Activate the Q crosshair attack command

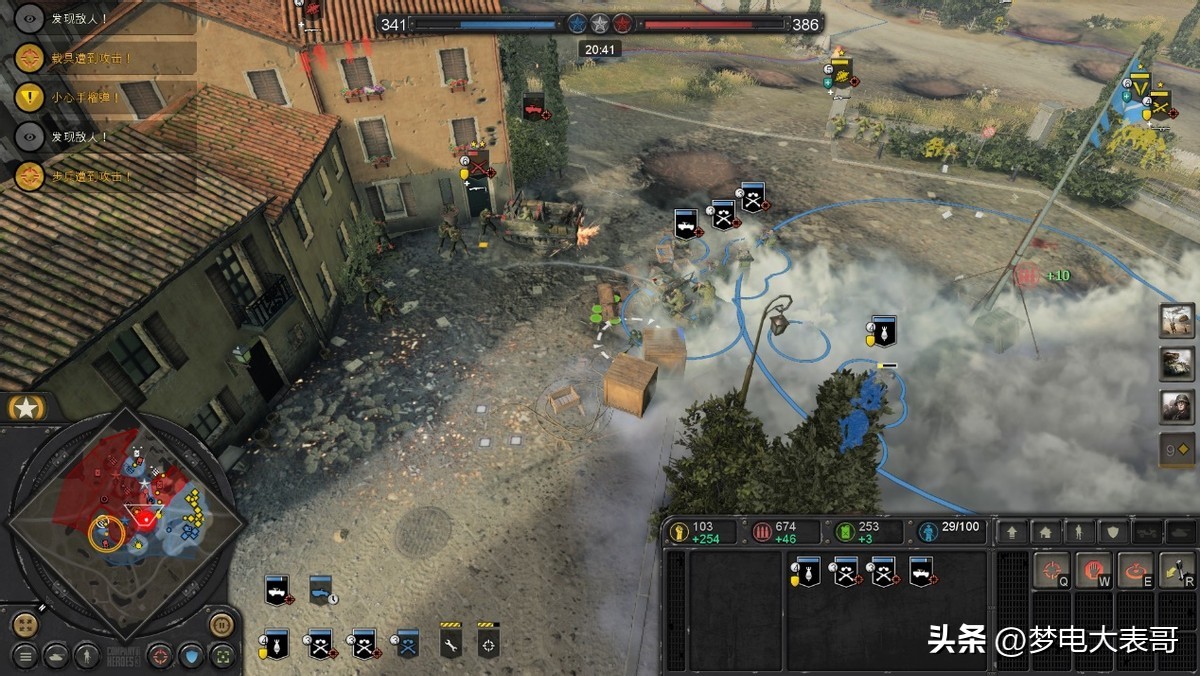[x=1051, y=571]
